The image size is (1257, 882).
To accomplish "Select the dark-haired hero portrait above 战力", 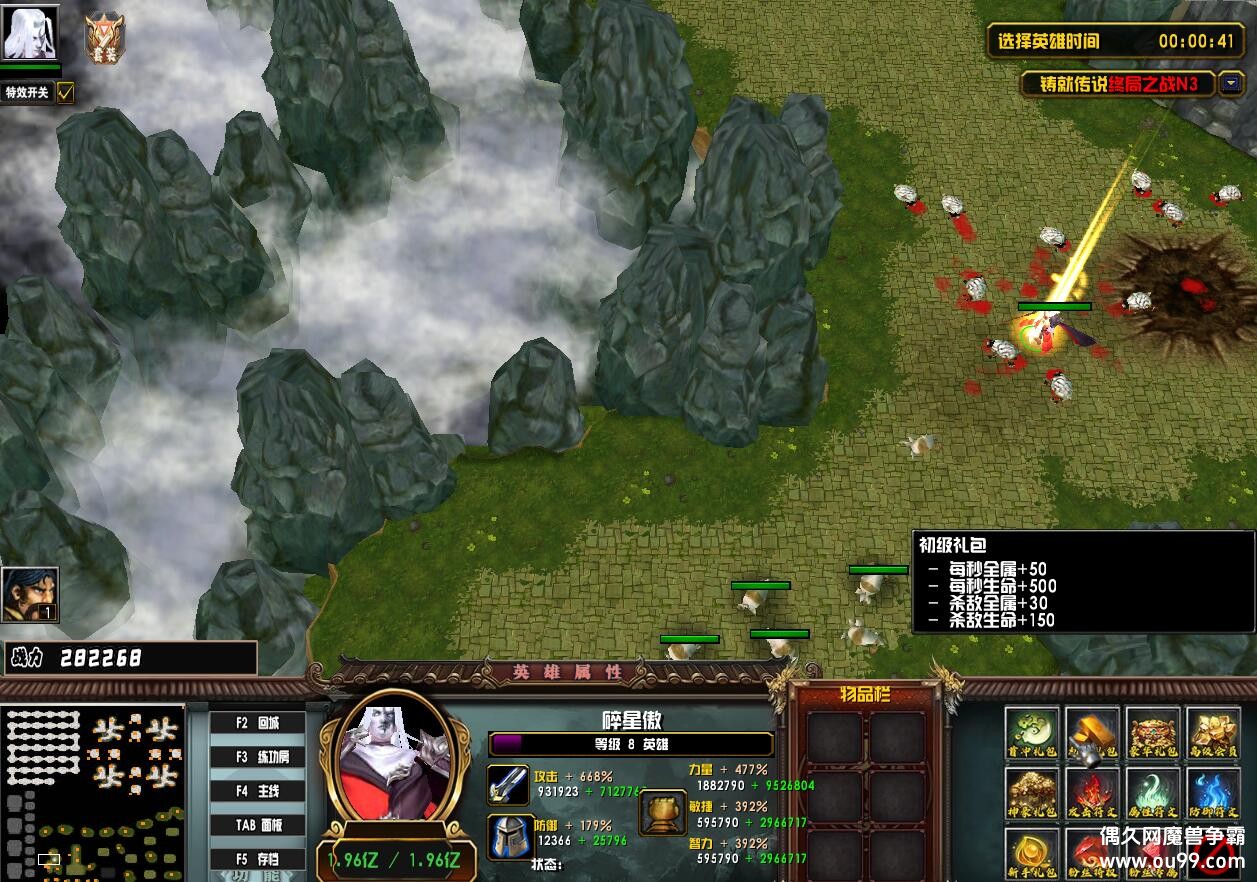I will pos(30,595).
